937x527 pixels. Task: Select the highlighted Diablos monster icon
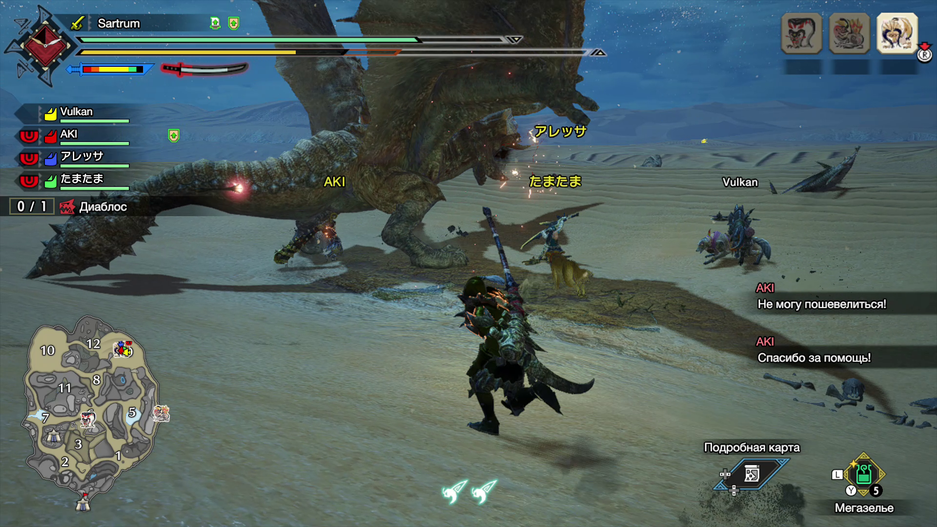point(897,33)
